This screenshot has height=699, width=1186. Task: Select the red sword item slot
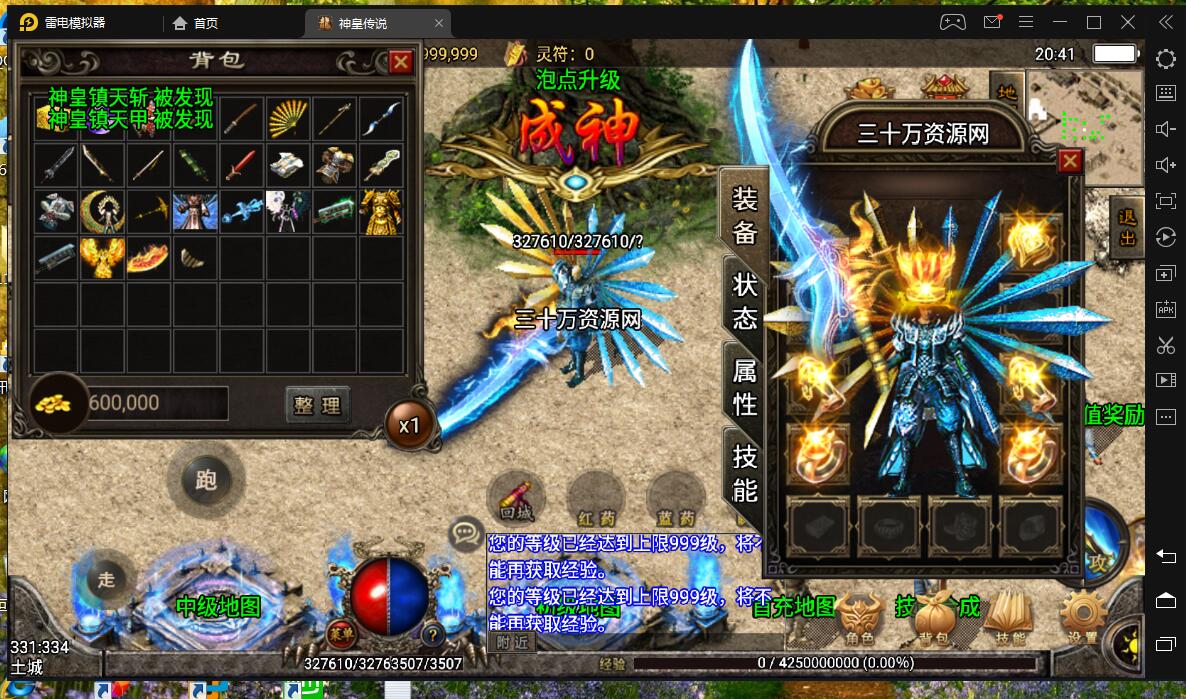point(241,165)
